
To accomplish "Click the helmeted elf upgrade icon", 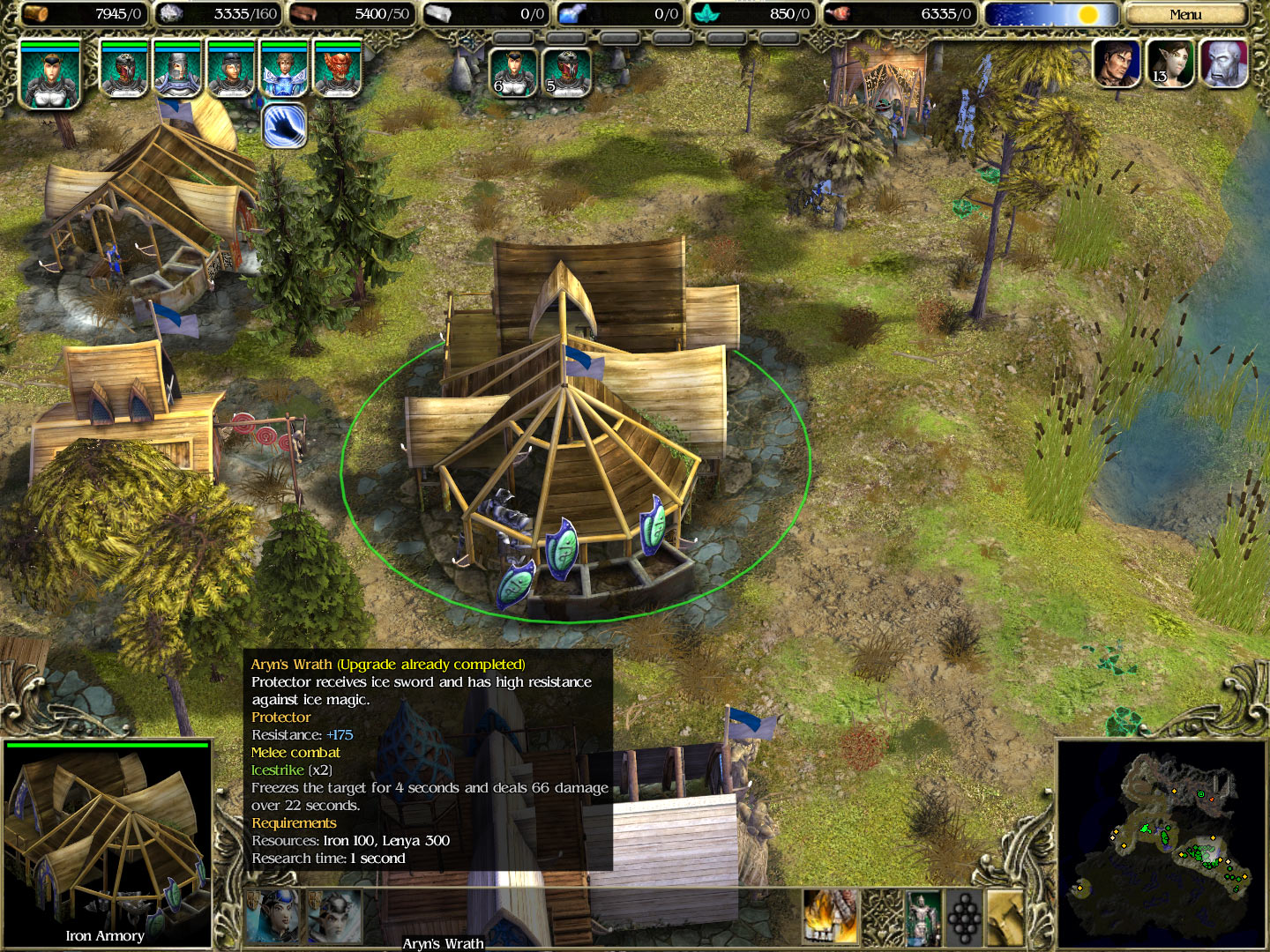I will pyautogui.click(x=334, y=917).
